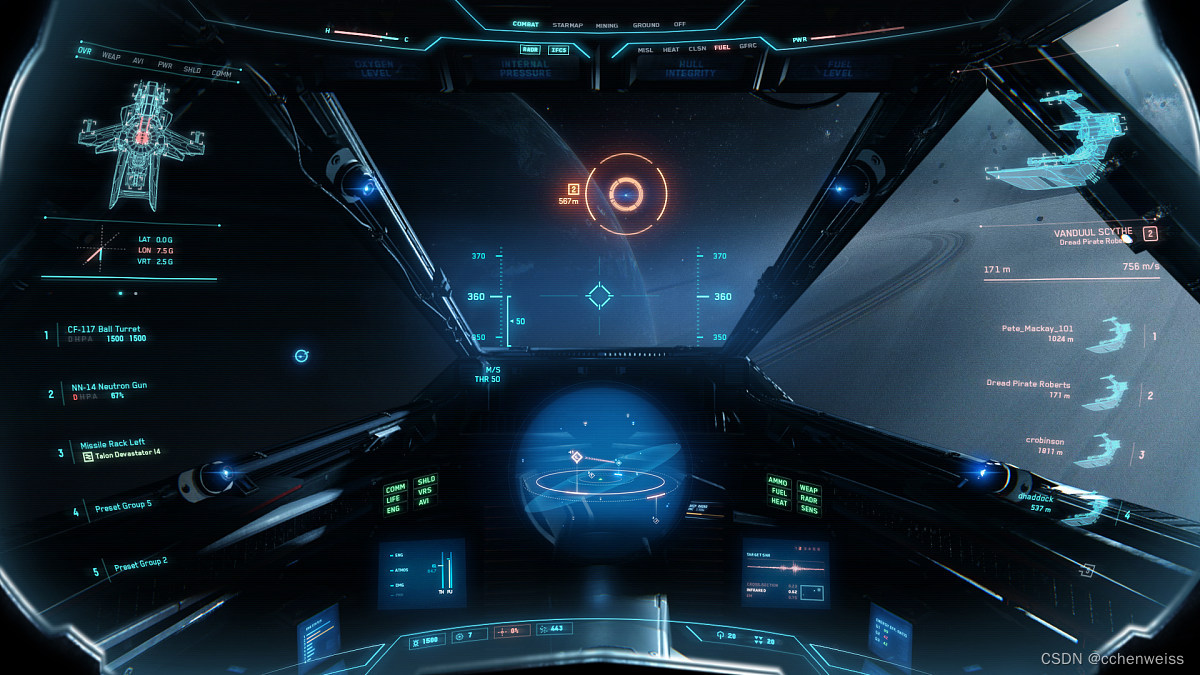Turn the HUD mode to OFF
The width and height of the screenshot is (1200, 675).
click(680, 25)
